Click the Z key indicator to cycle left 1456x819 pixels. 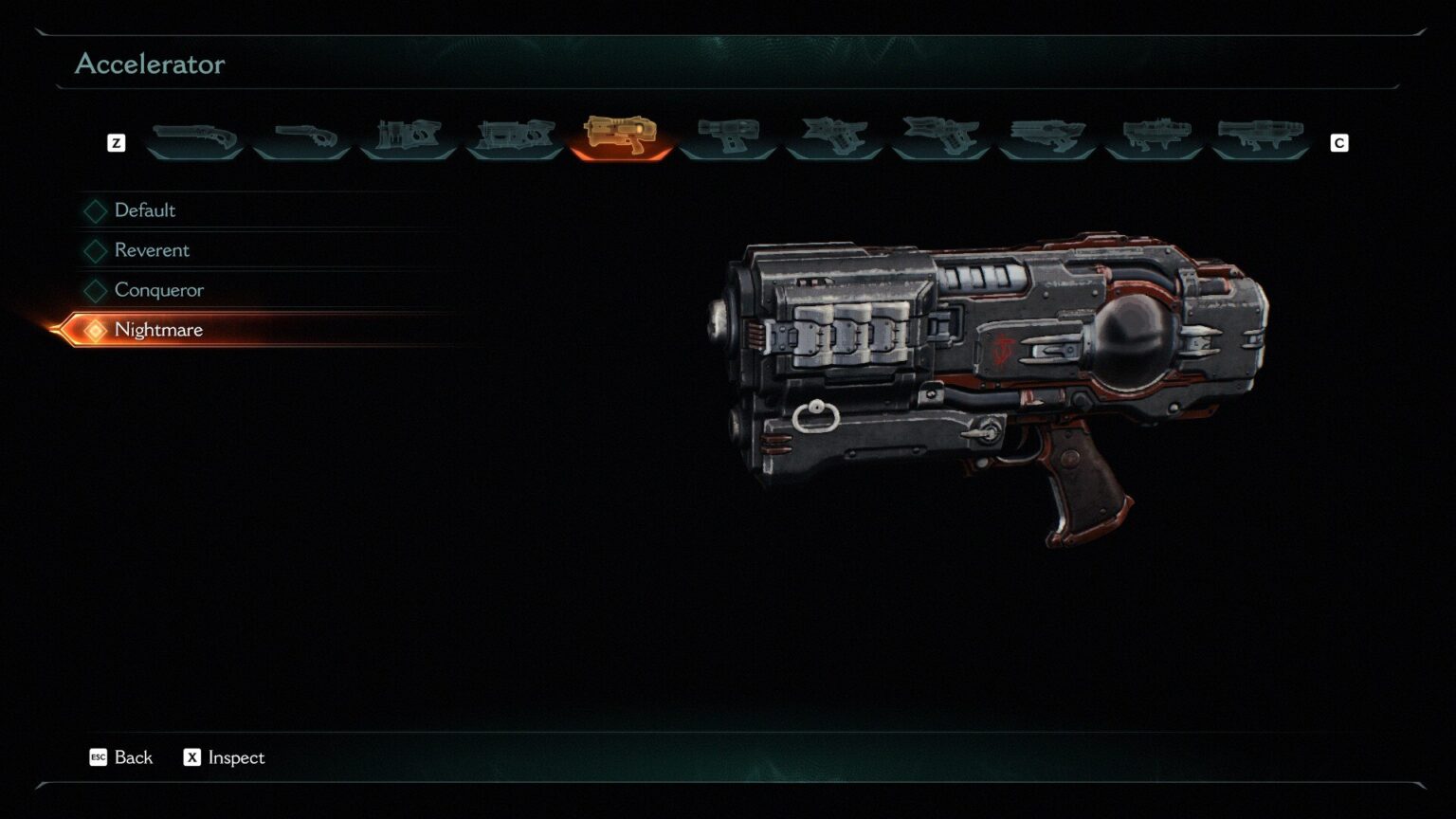(117, 143)
